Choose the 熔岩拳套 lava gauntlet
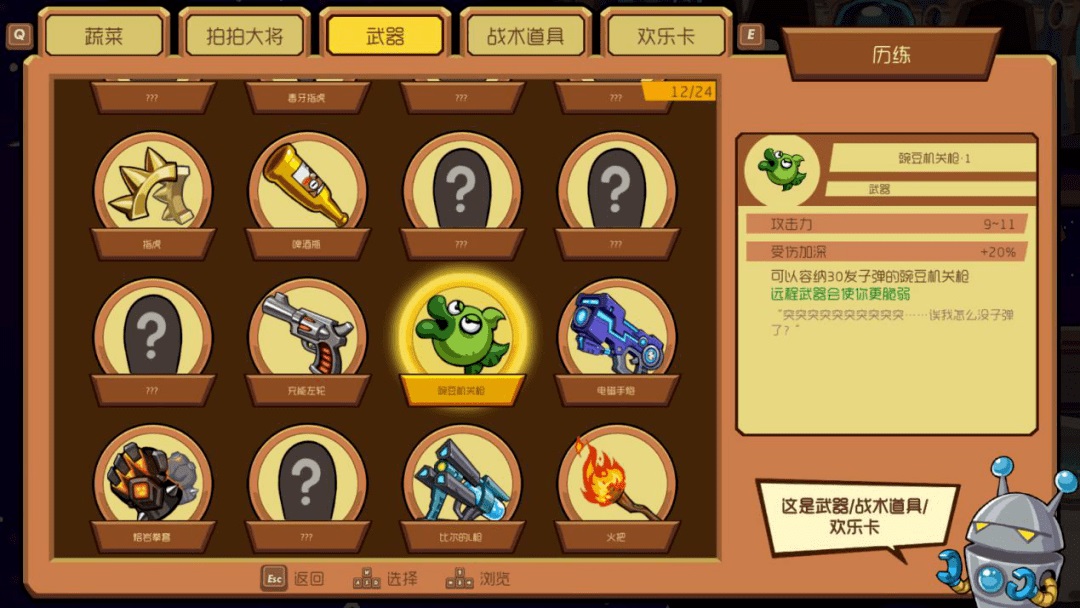 coord(153,480)
